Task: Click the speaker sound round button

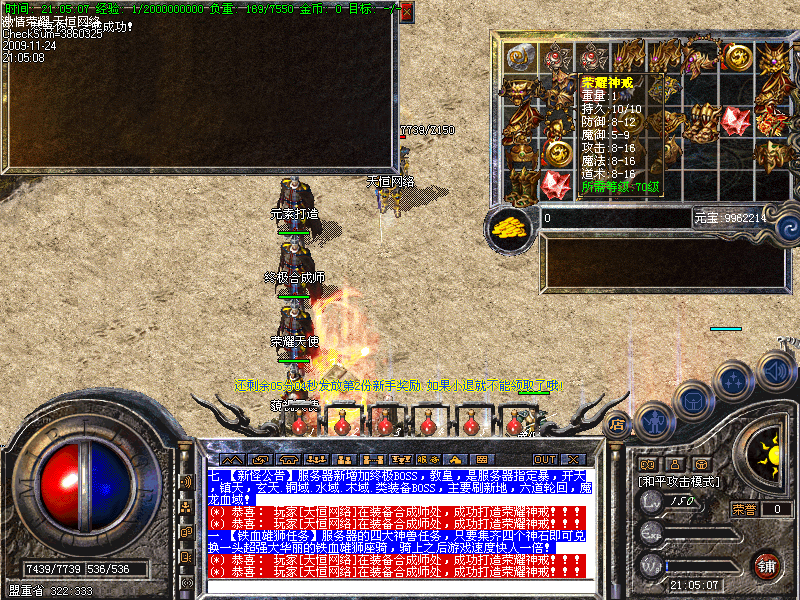Action: point(776,368)
